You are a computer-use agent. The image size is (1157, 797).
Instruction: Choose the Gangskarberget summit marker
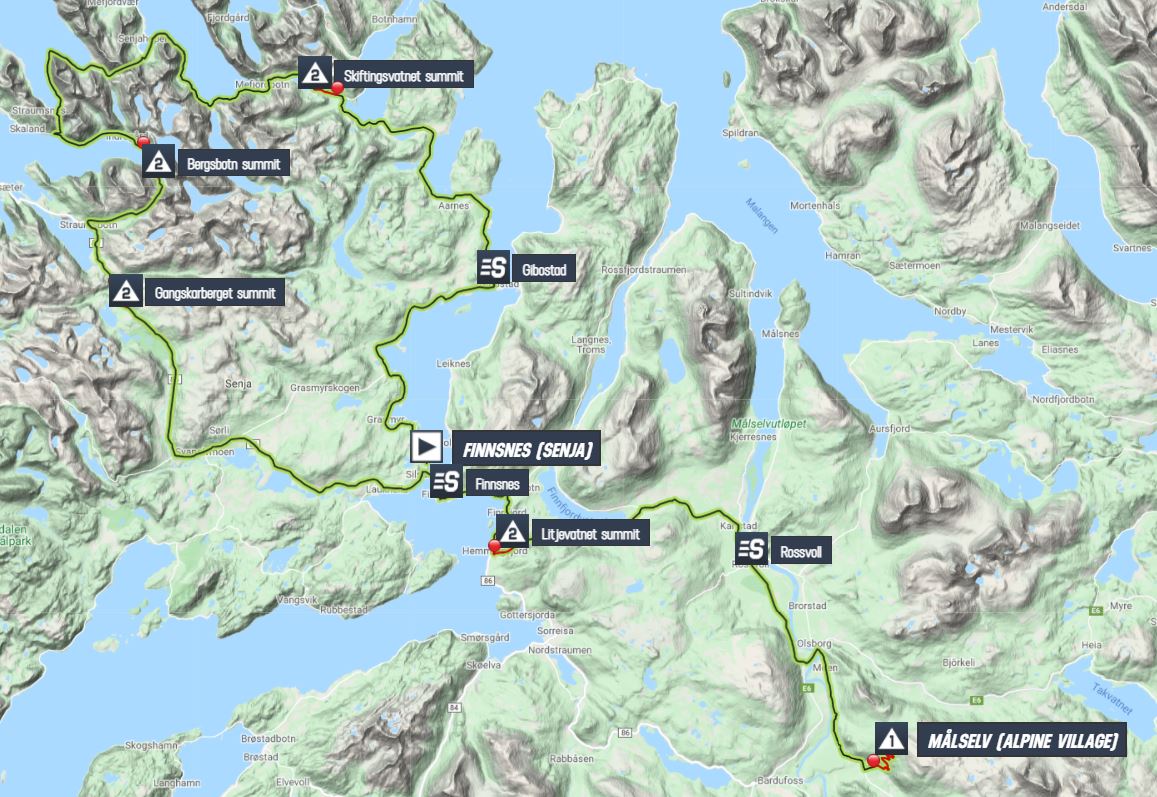126,293
